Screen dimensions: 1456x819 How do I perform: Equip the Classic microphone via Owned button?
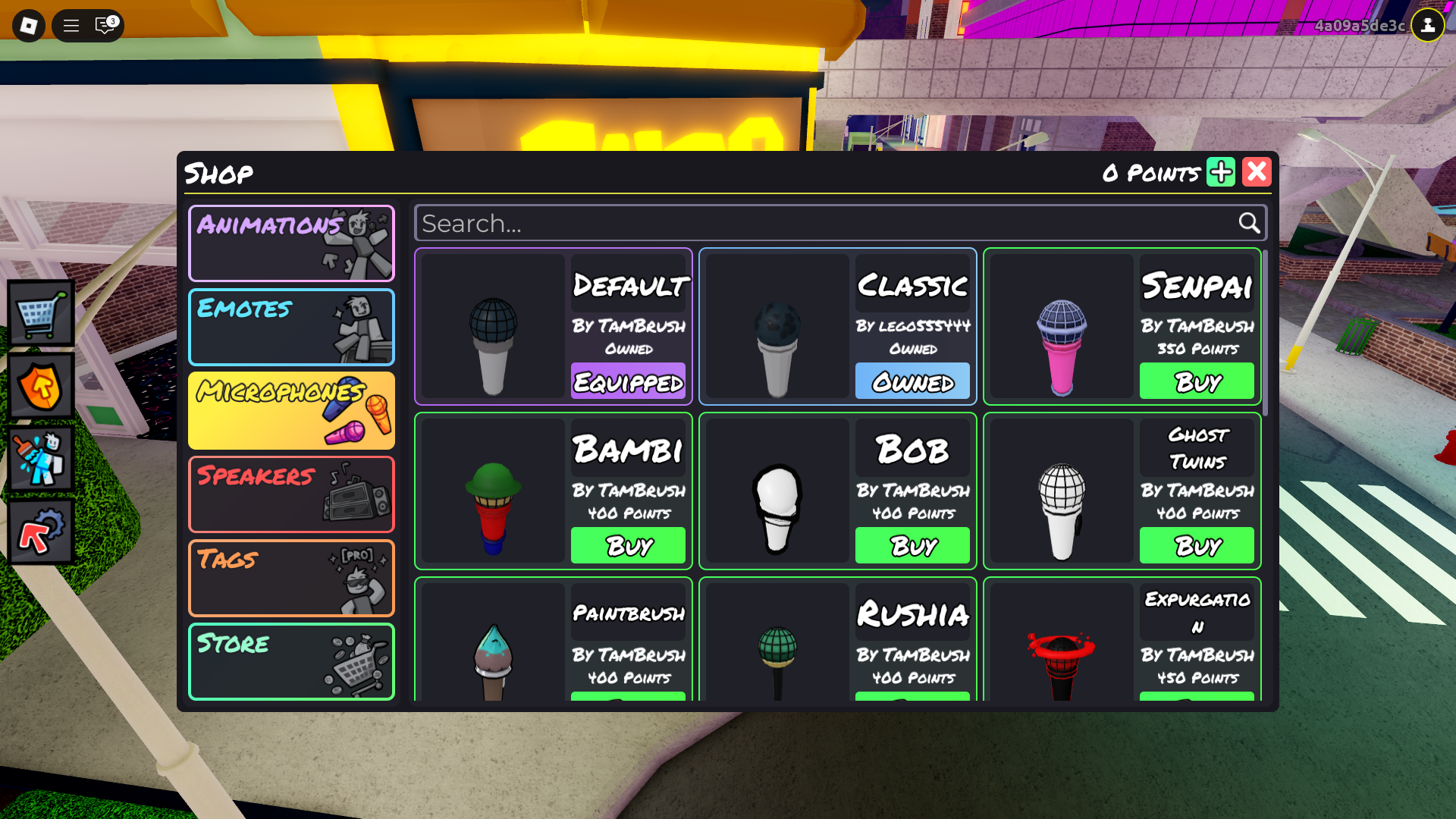tap(912, 381)
